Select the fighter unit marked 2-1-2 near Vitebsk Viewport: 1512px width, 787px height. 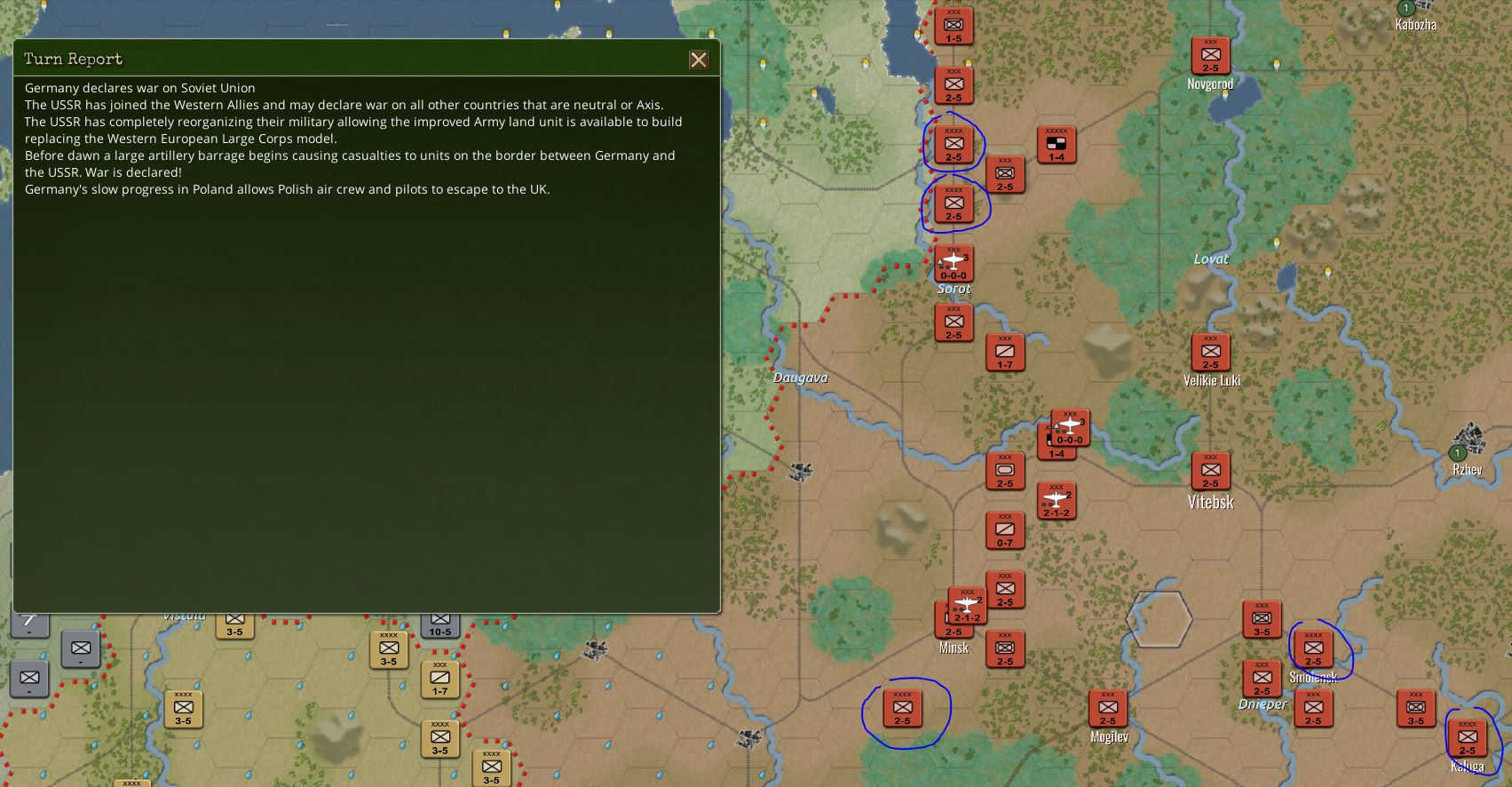[1056, 500]
